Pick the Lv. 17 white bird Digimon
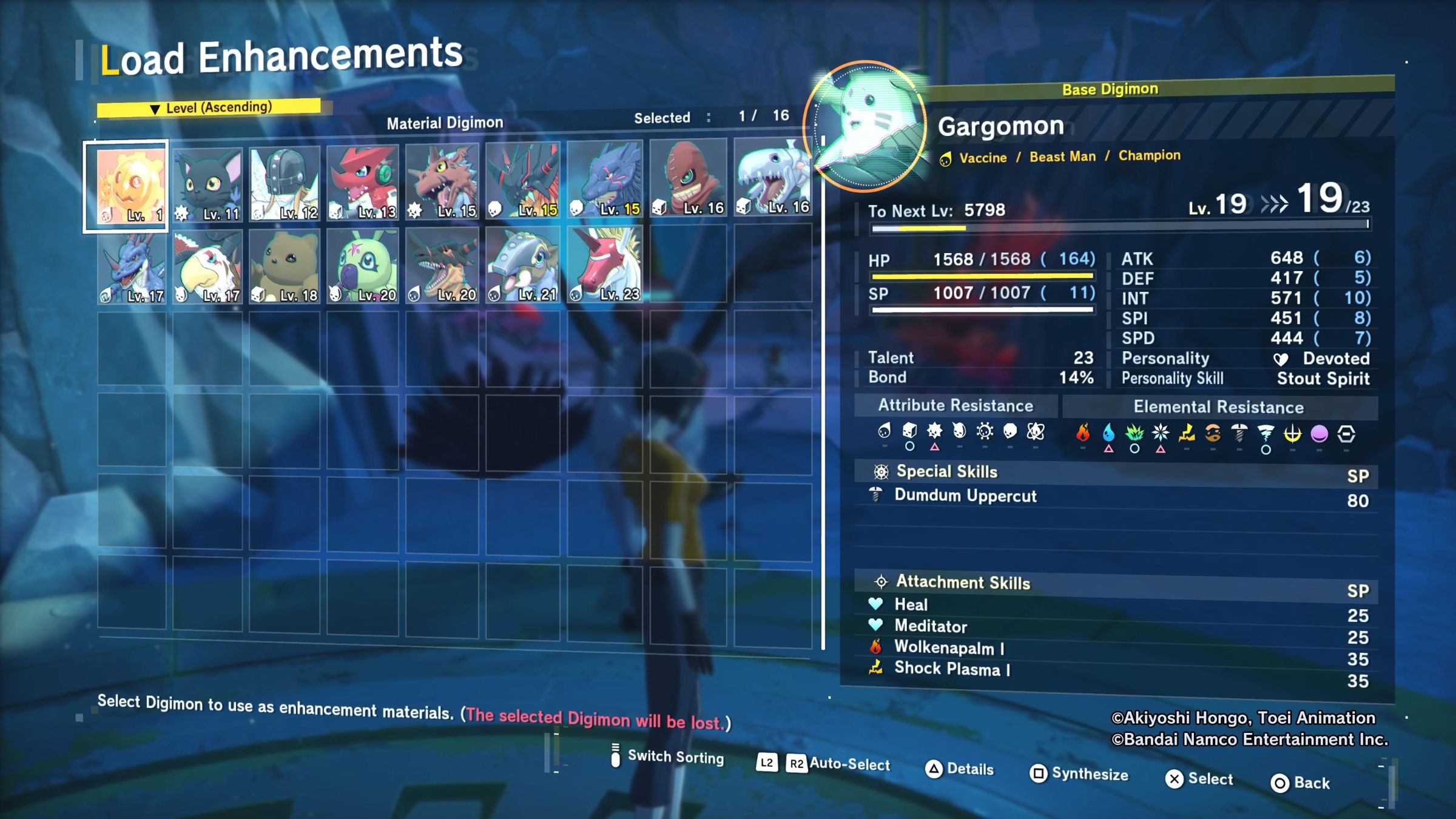The image size is (1456, 819). 207,267
